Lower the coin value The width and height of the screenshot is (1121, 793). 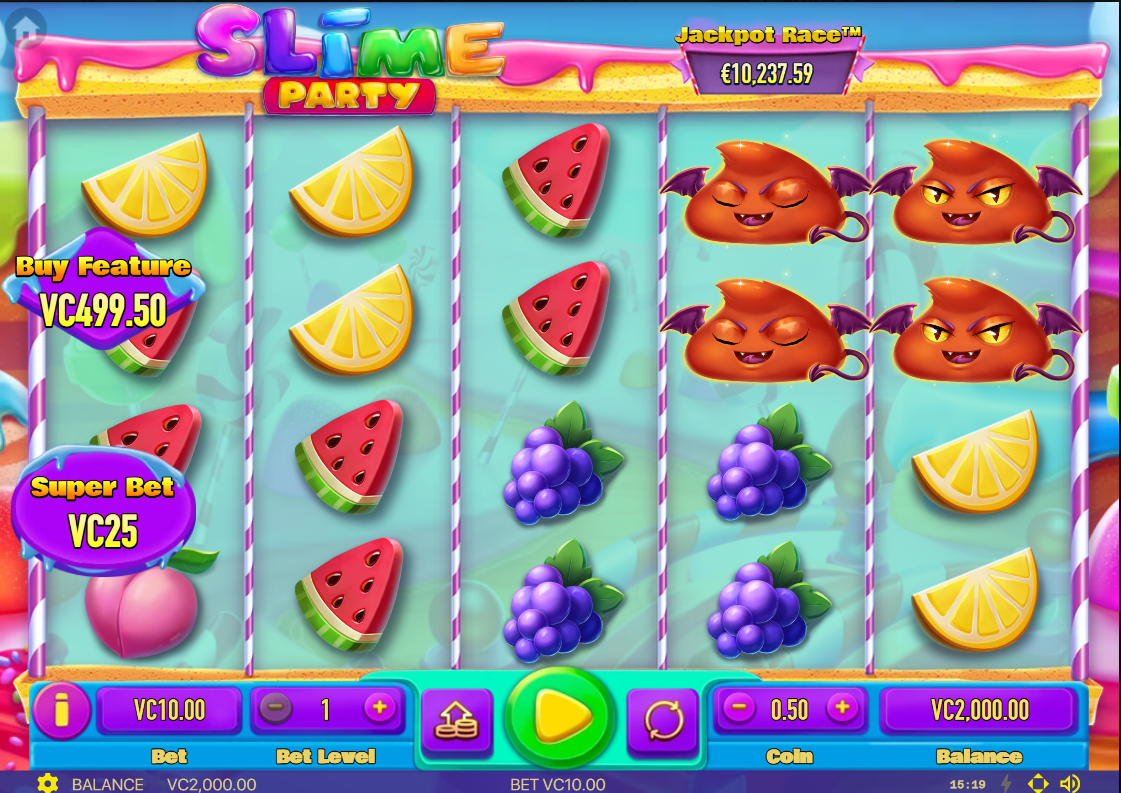click(x=739, y=709)
